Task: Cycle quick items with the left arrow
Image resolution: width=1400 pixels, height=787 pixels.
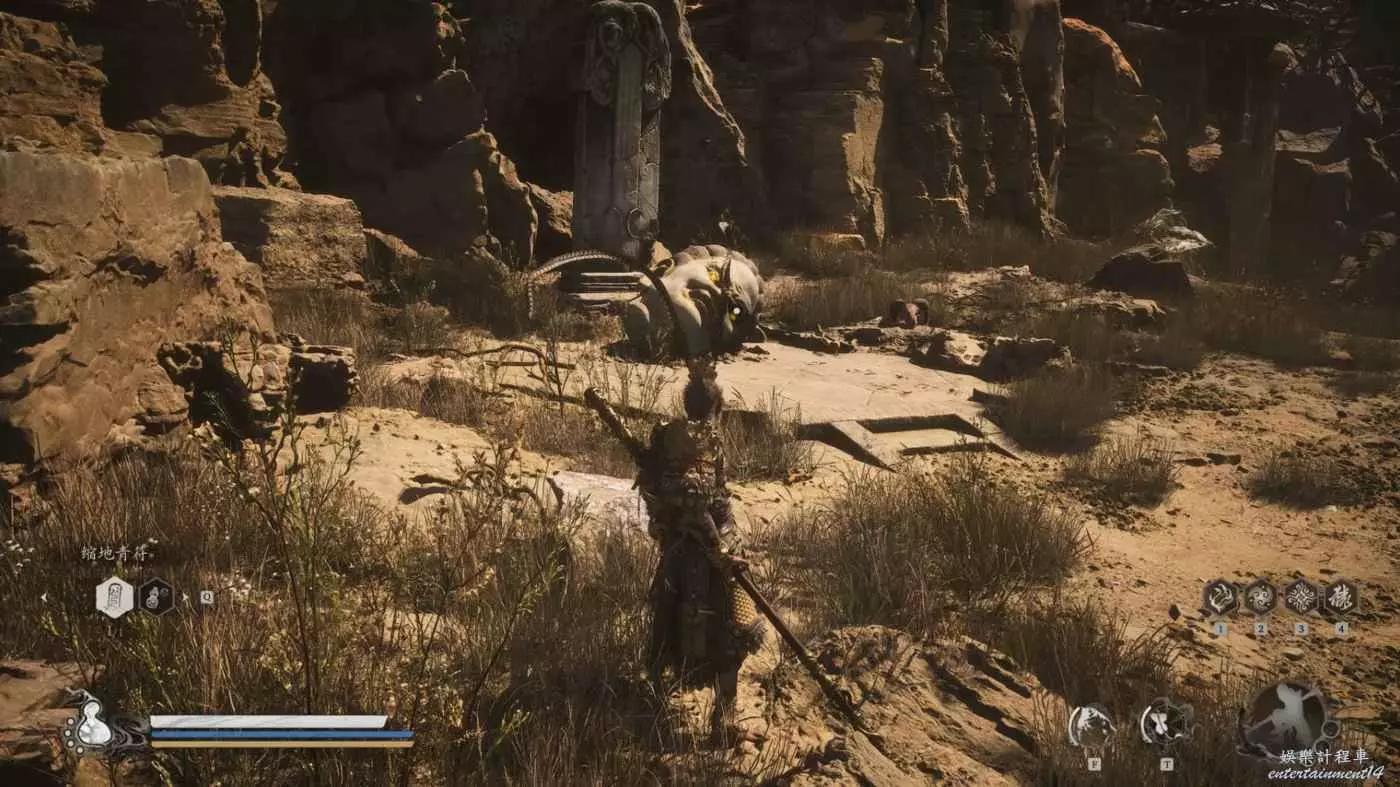Action: (43, 597)
